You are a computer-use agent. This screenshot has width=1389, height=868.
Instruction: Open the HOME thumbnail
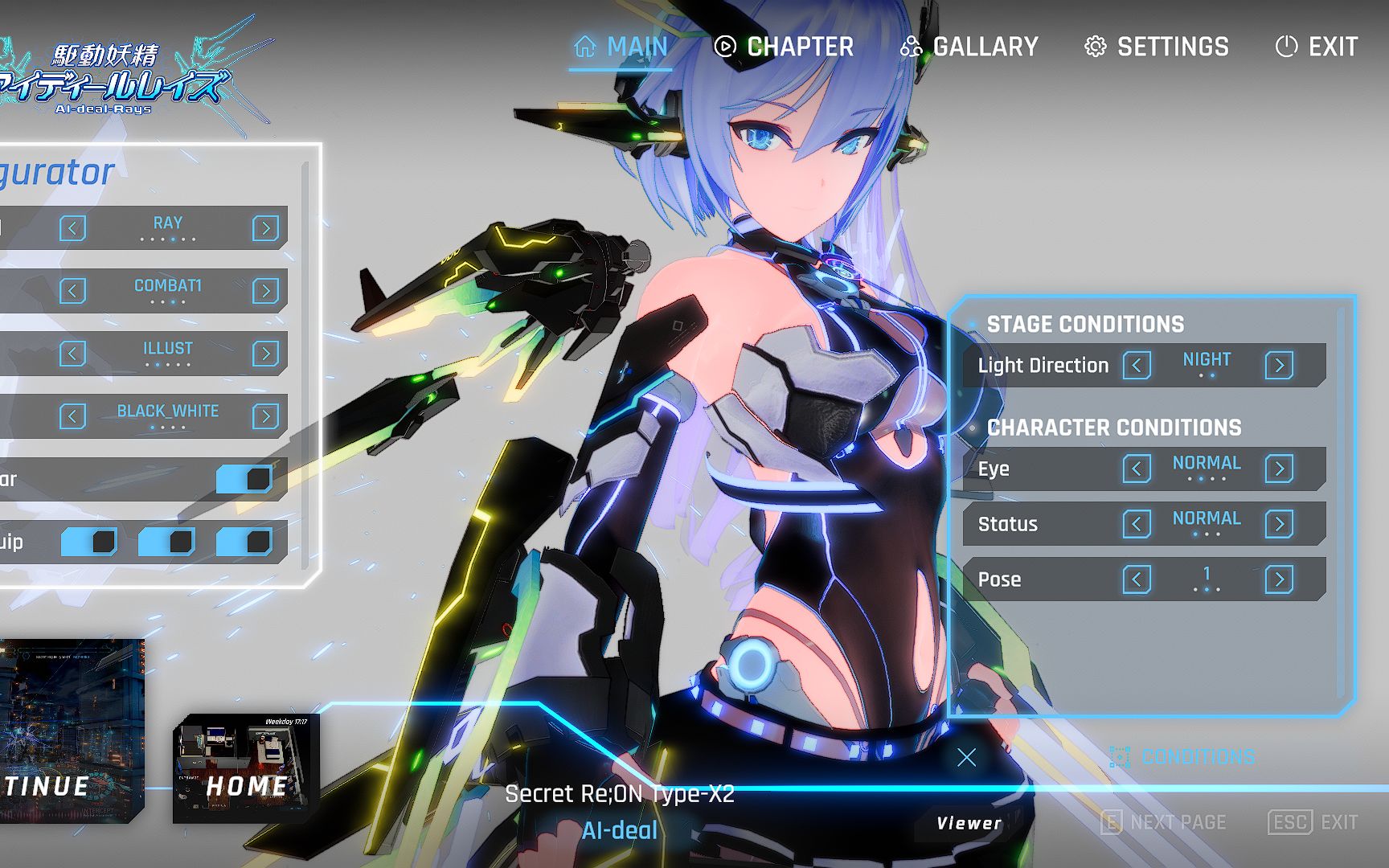point(246,768)
